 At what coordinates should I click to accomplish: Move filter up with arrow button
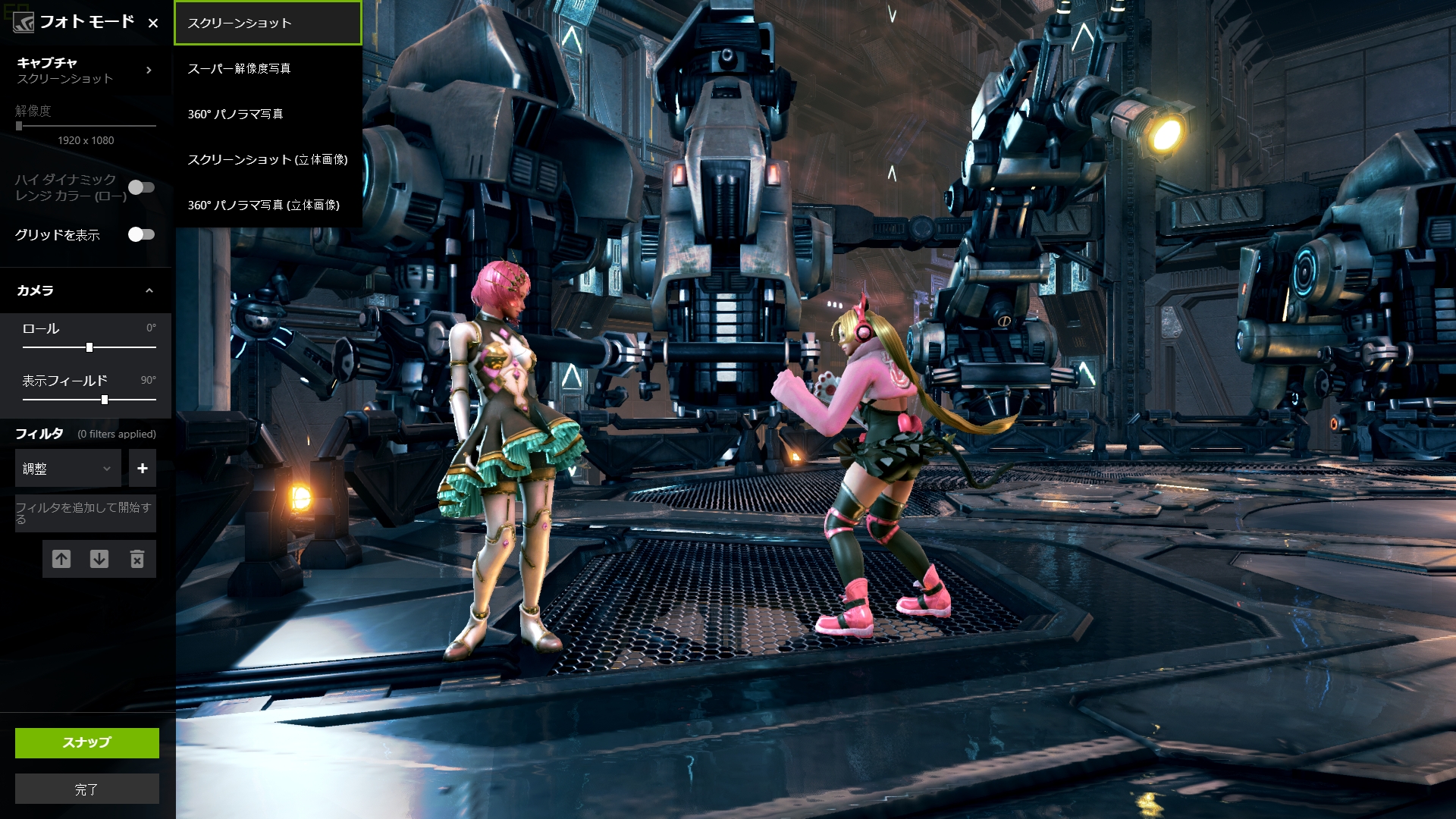click(61, 559)
